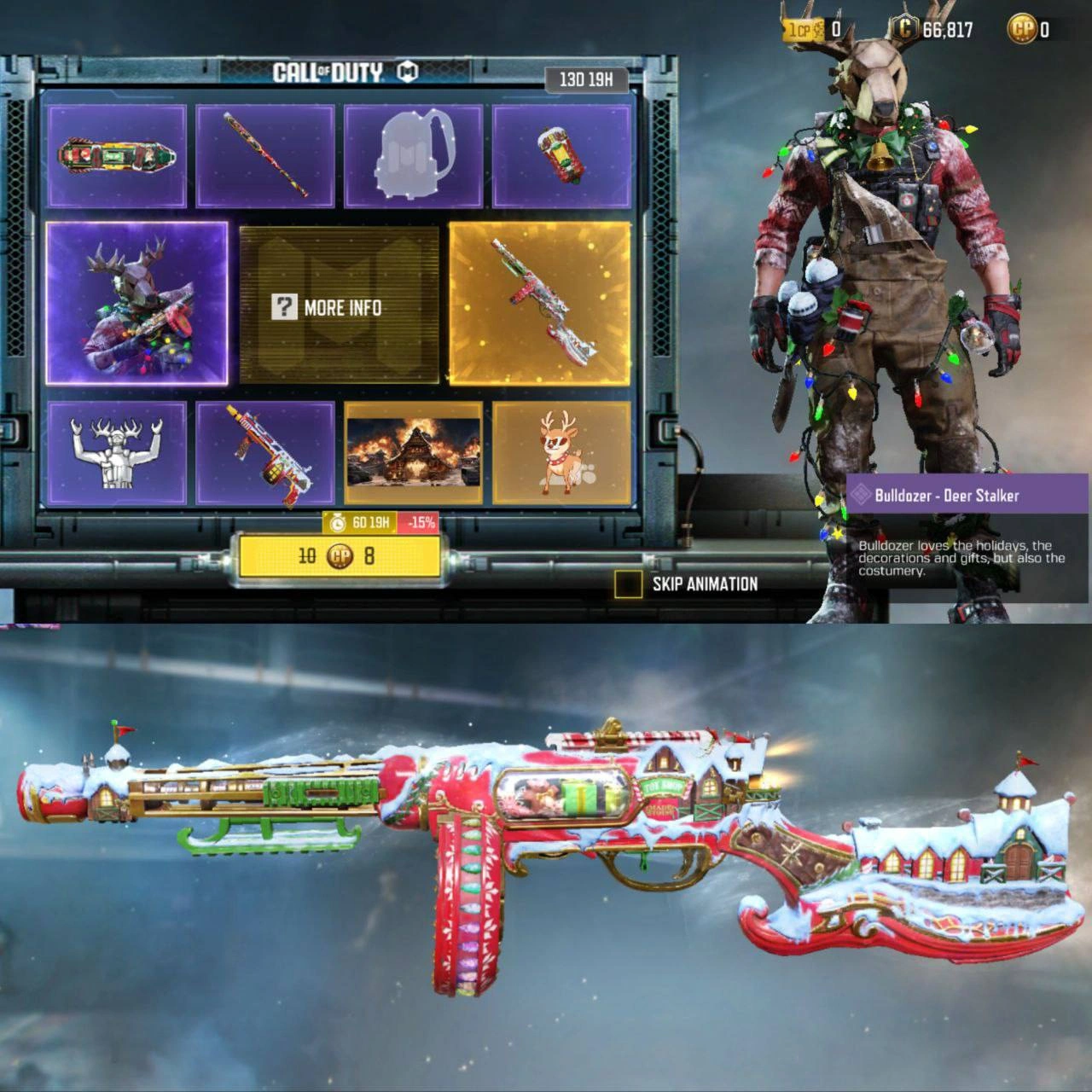The height and width of the screenshot is (1092, 1092).
Task: Buy a draw for 8 CP
Action: [340, 556]
